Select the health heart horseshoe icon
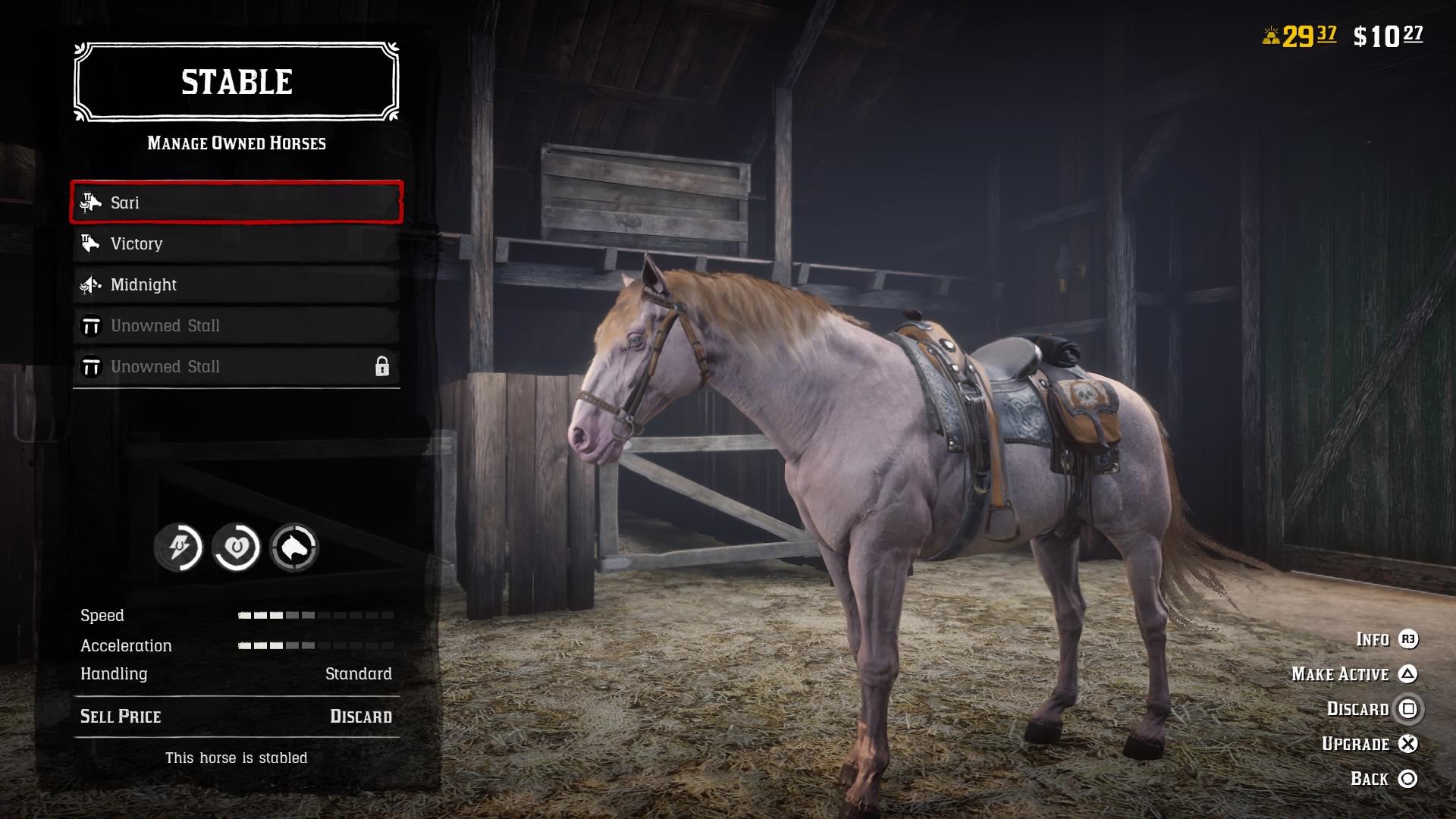The width and height of the screenshot is (1456, 819). (237, 546)
